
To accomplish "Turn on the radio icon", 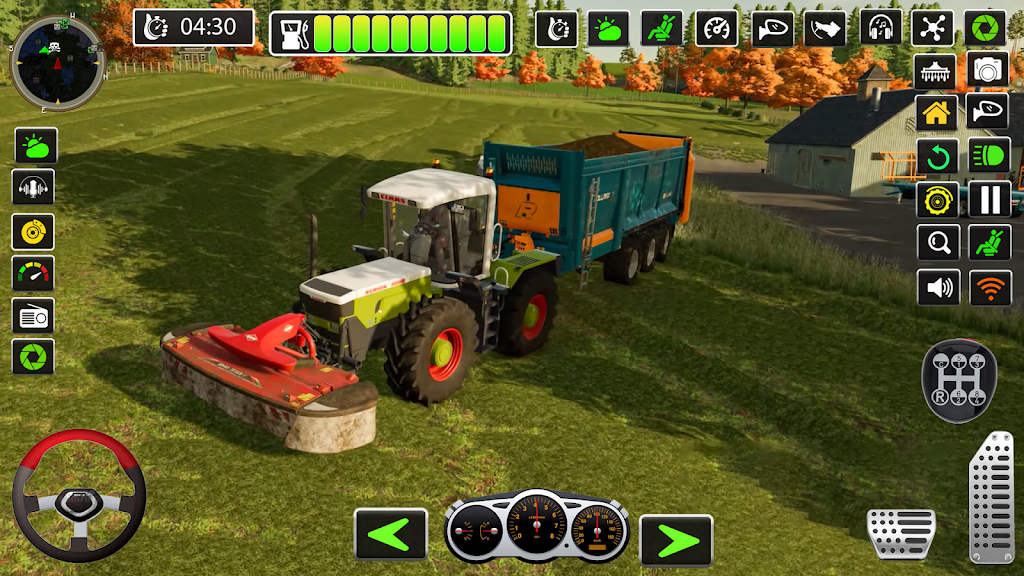I will tap(33, 315).
